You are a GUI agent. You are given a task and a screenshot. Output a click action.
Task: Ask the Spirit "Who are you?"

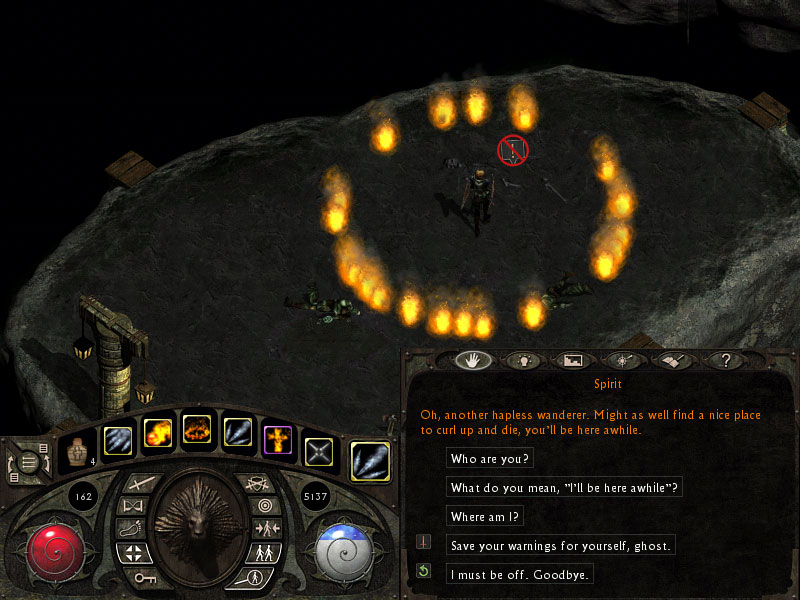491,458
